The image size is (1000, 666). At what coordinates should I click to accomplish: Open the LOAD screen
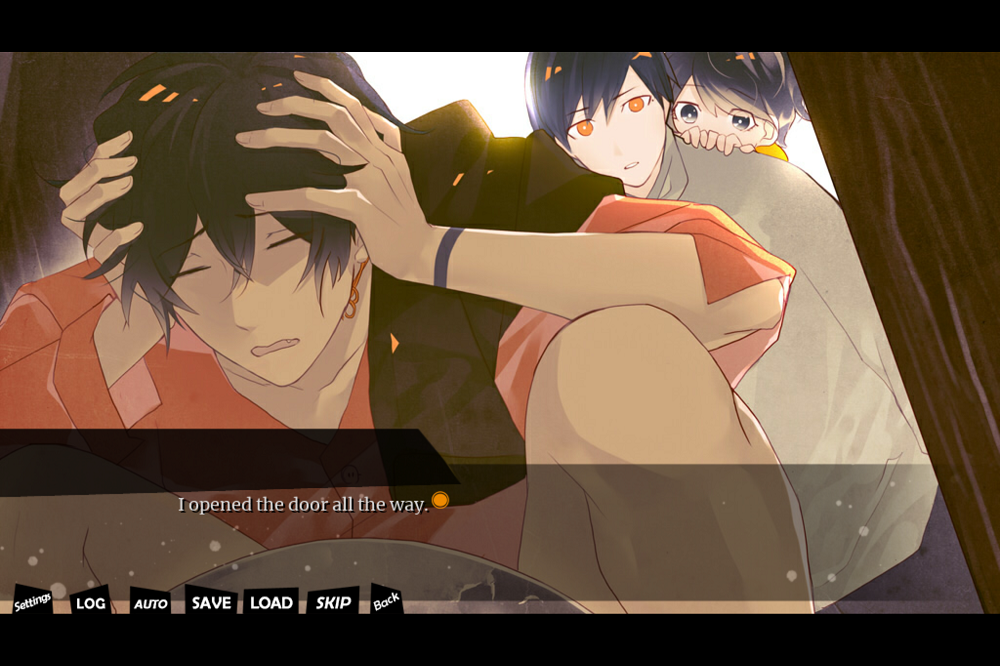click(x=271, y=602)
